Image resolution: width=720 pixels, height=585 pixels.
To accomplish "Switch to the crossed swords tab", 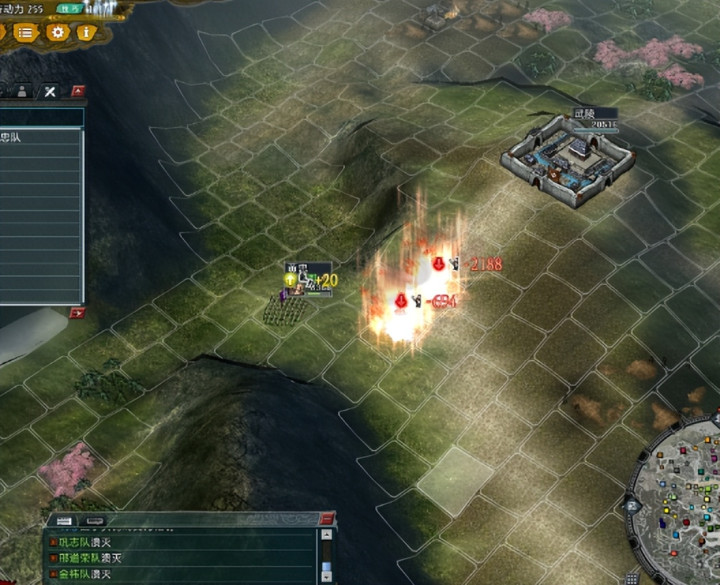I will [x=50, y=92].
